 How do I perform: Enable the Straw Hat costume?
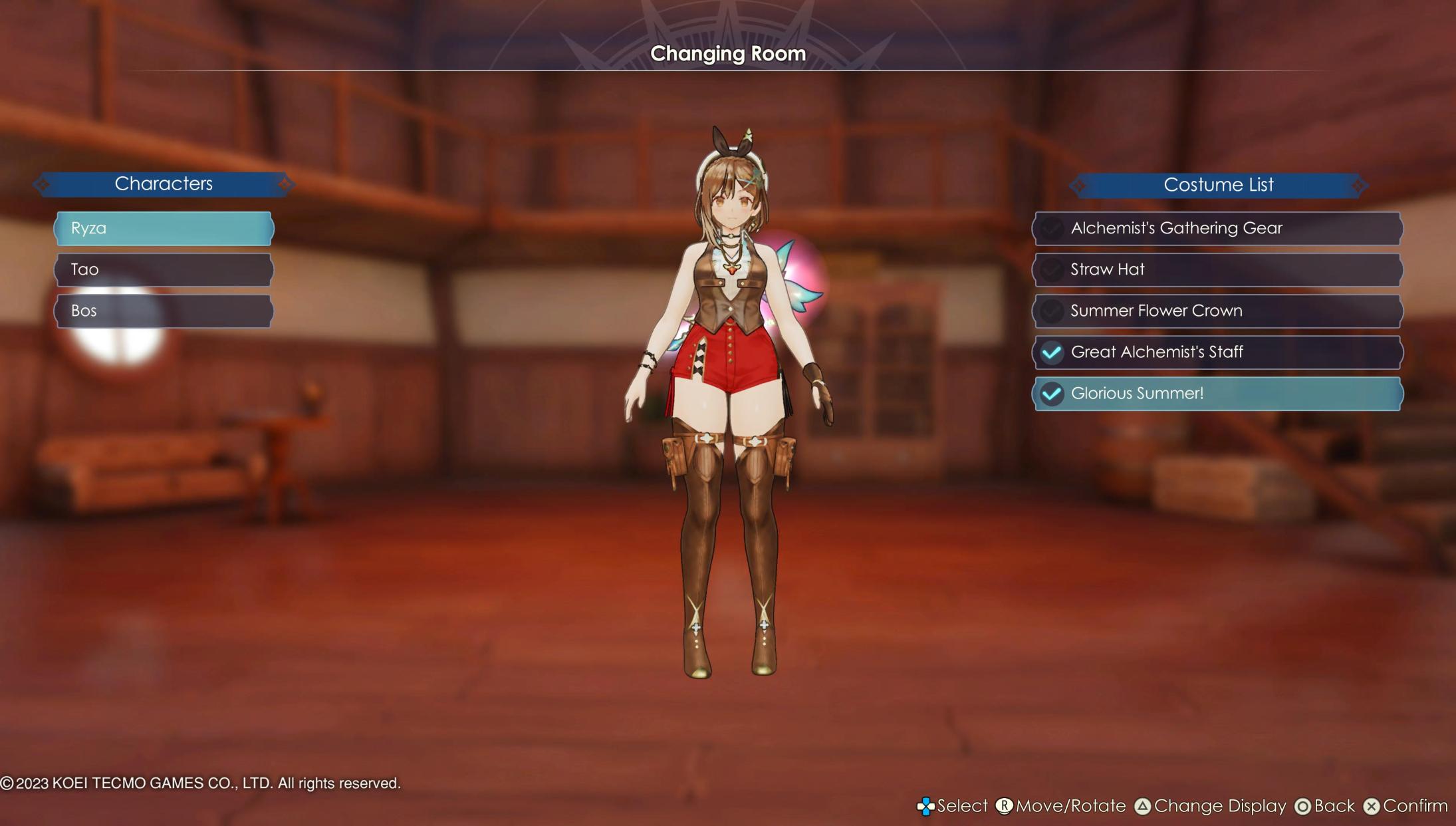(1217, 269)
